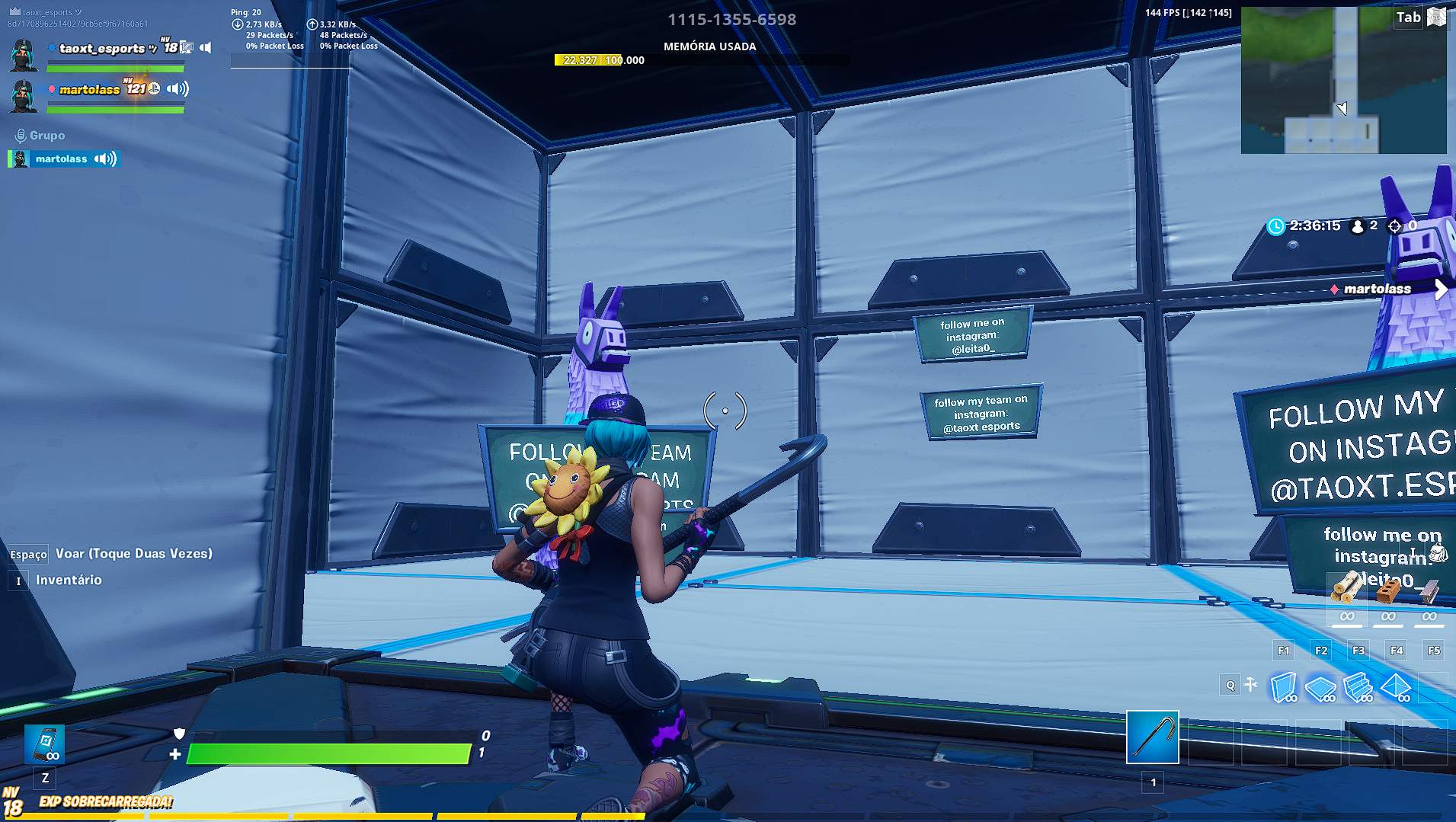Select the wood material icon
The image size is (1456, 822).
pyautogui.click(x=1347, y=588)
